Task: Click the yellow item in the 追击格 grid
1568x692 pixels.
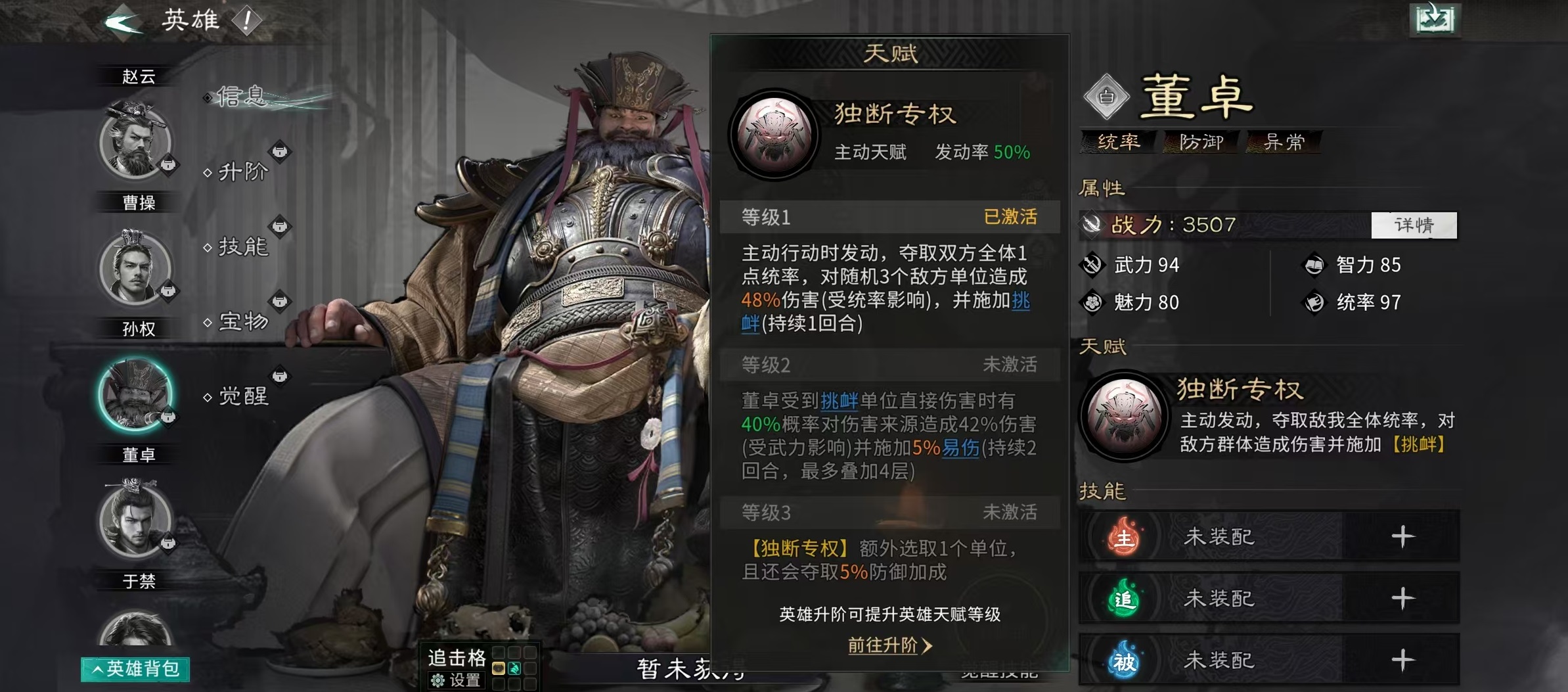Action: (x=498, y=668)
